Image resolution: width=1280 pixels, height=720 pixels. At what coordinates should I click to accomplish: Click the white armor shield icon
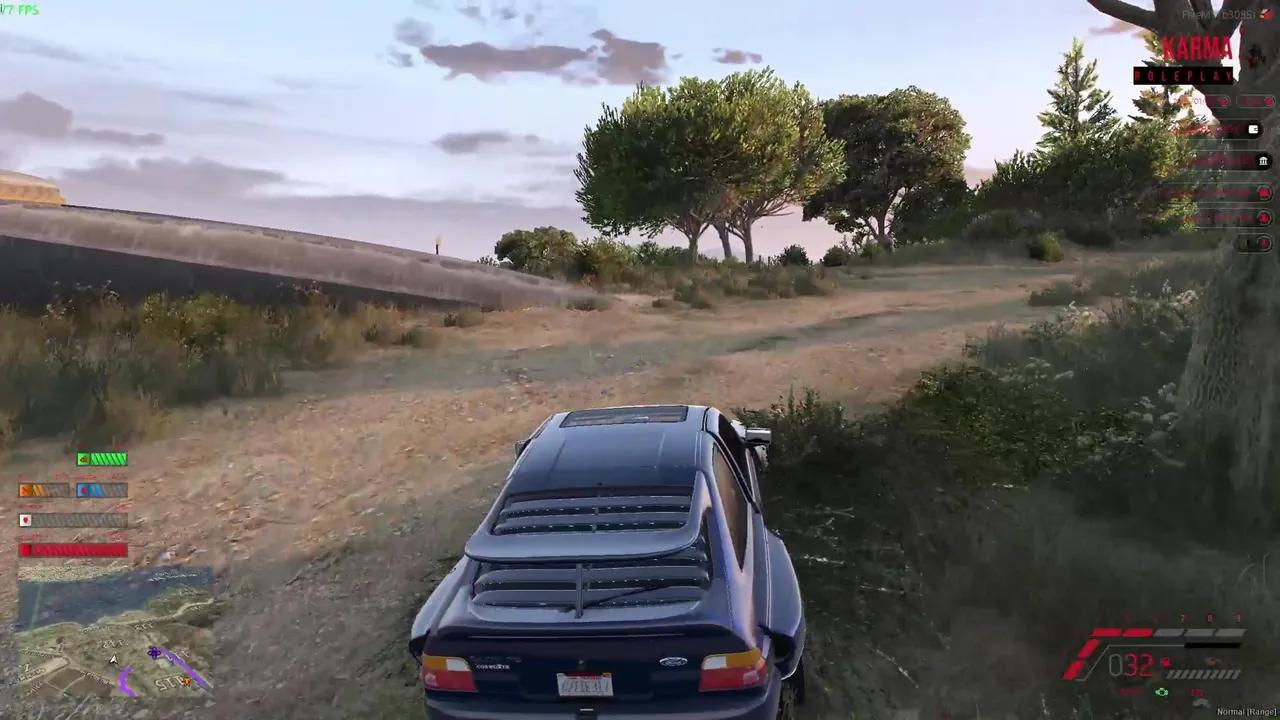click(x=25, y=519)
